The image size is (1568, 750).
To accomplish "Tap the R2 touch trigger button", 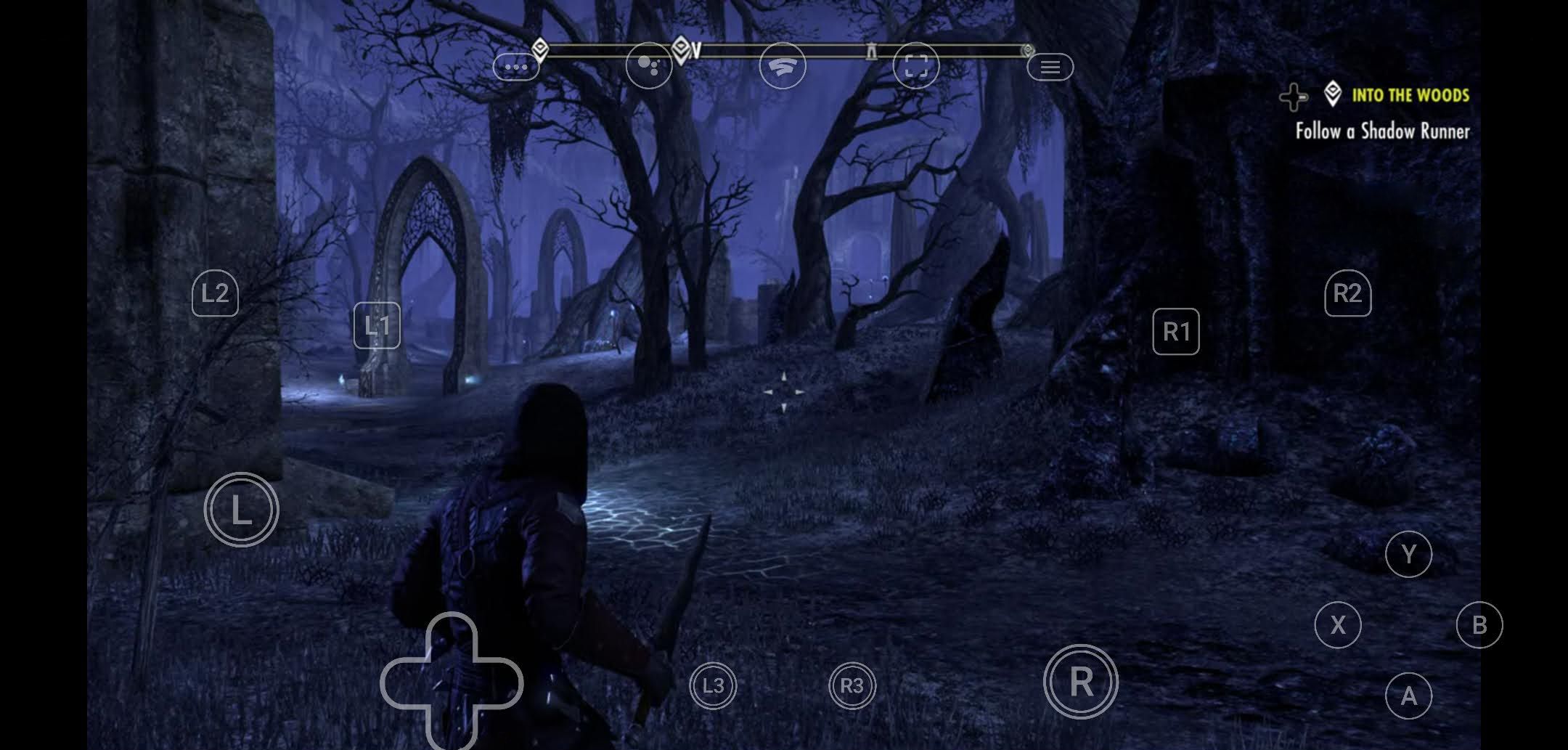I will [x=1347, y=294].
